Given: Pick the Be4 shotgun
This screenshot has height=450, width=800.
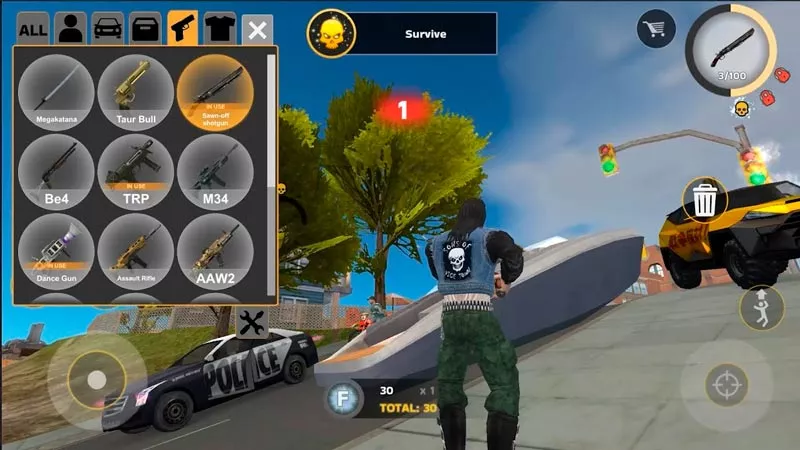Looking at the screenshot, I should [x=57, y=170].
